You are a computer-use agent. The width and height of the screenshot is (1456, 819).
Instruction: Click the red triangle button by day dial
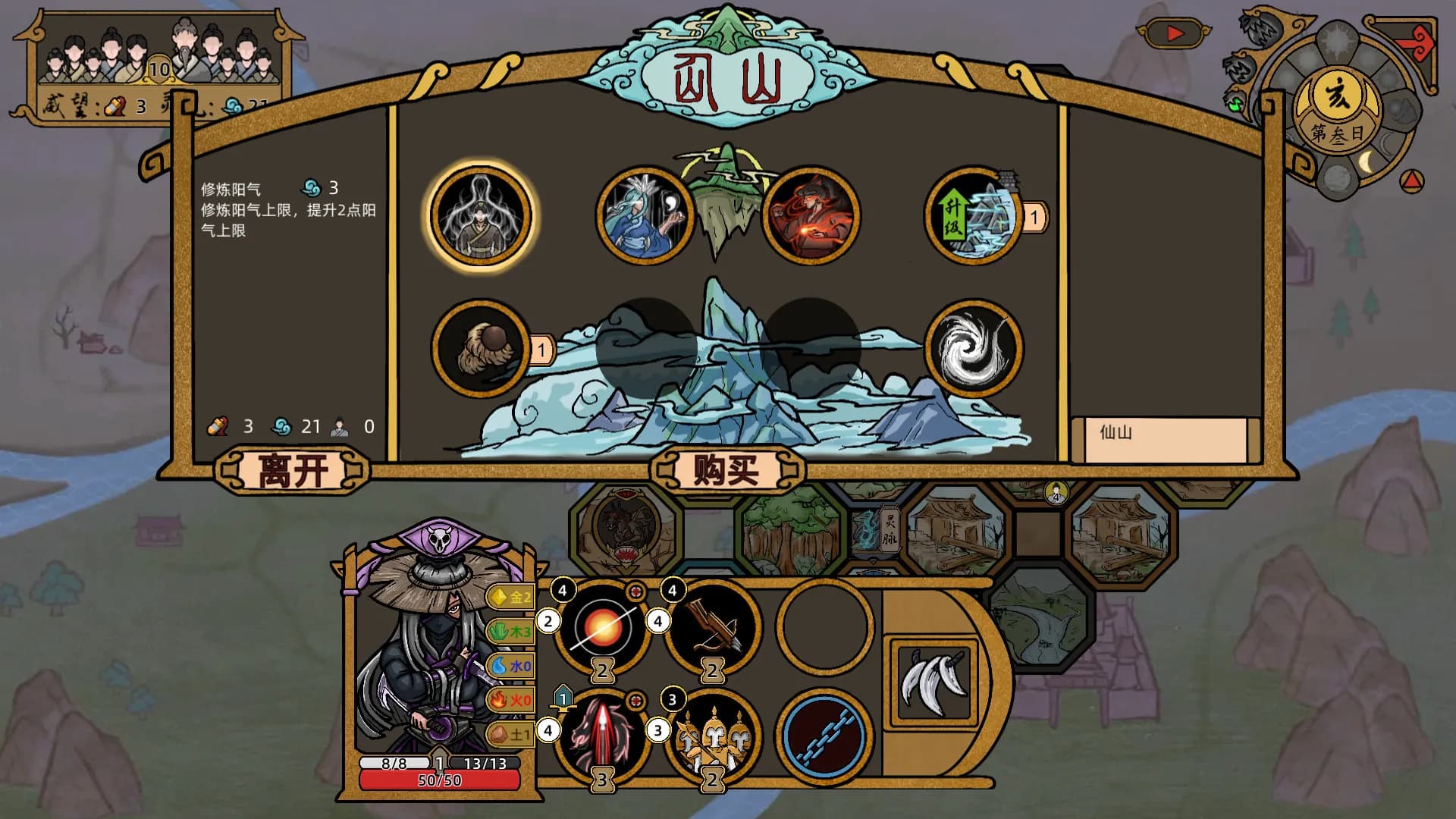[x=1411, y=180]
